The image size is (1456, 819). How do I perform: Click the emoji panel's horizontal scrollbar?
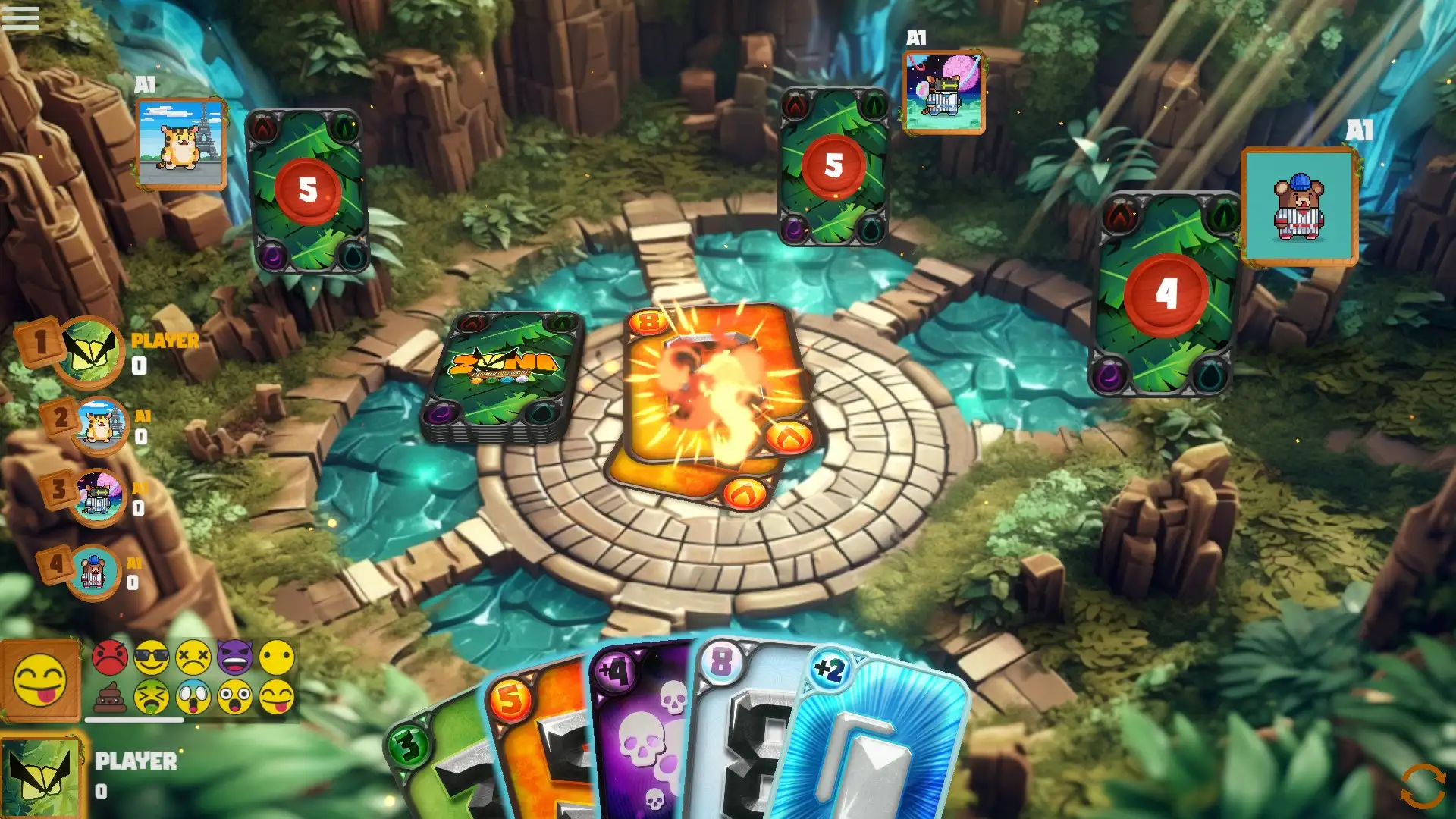(x=134, y=720)
